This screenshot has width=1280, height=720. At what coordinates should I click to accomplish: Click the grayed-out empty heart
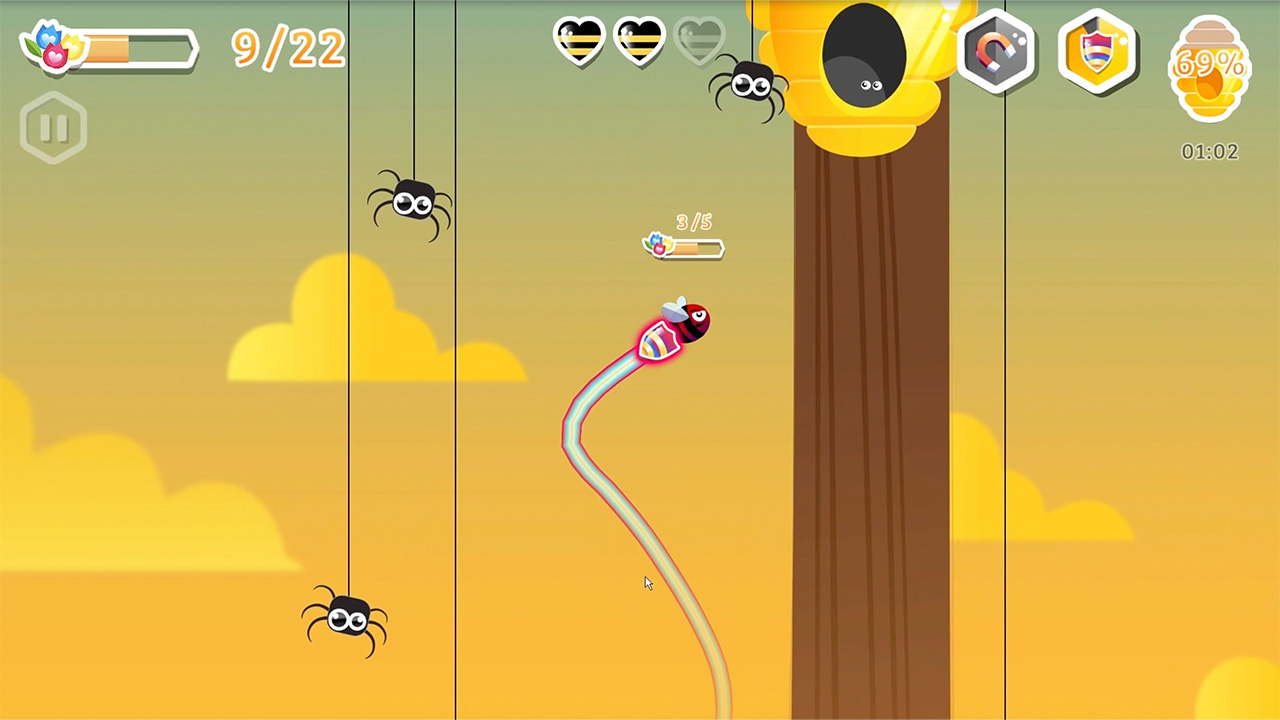(x=700, y=40)
